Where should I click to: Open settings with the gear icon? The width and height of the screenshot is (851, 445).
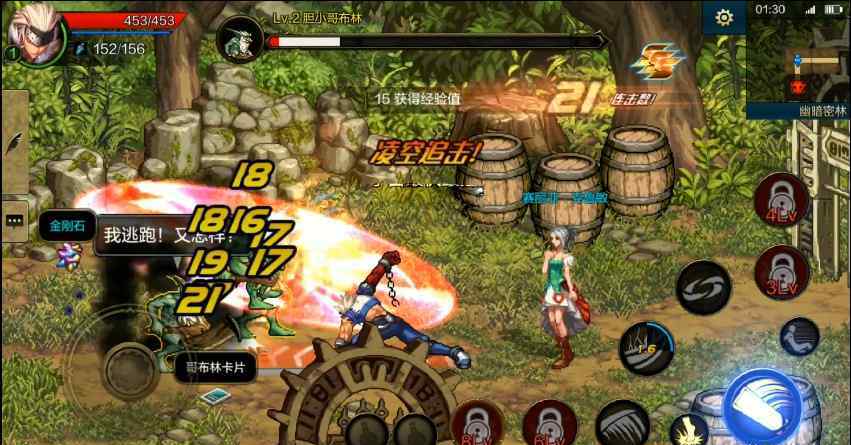pos(724,17)
